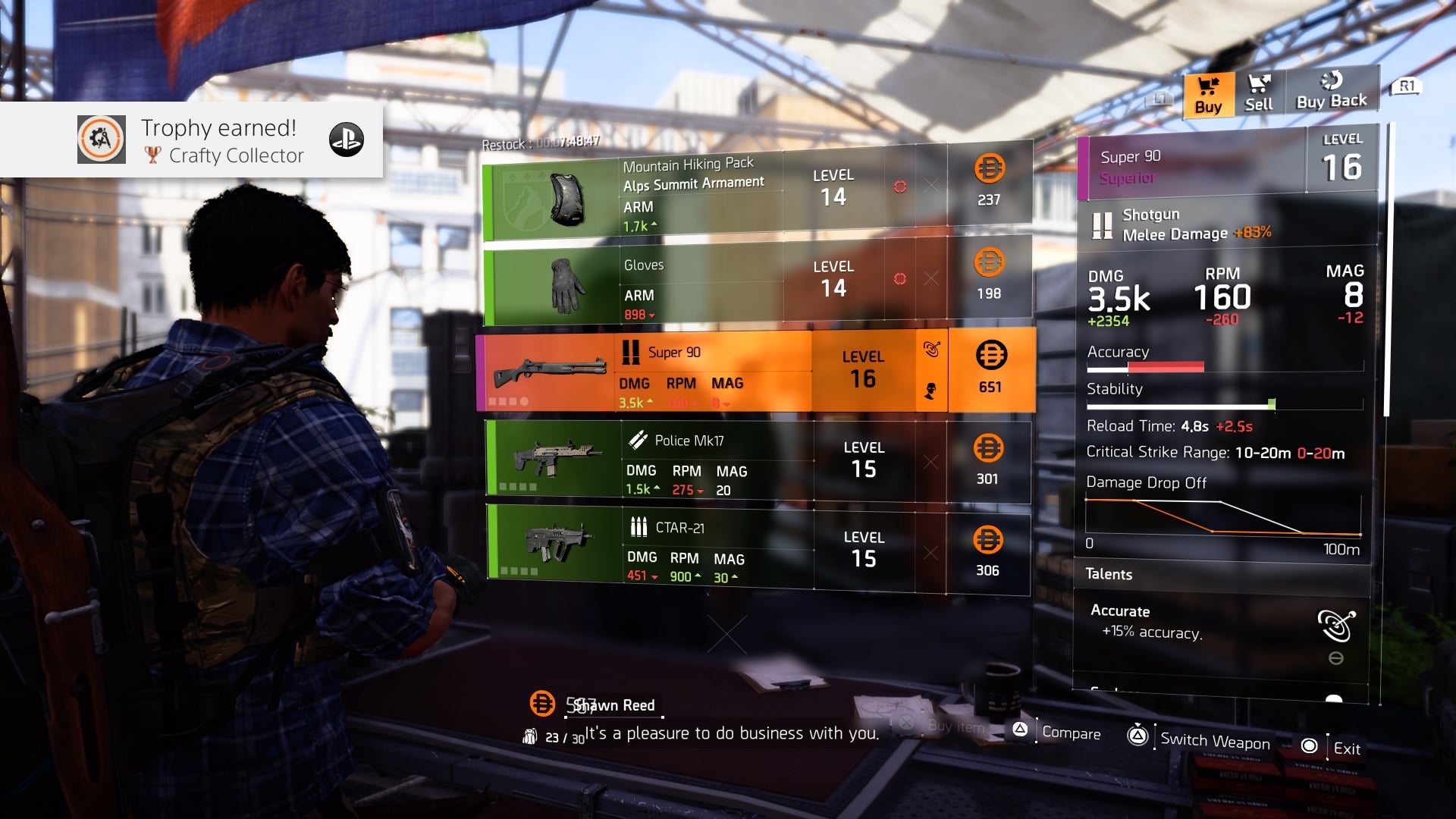Switch to the Buy tab
The width and height of the screenshot is (1456, 819).
tap(1208, 95)
